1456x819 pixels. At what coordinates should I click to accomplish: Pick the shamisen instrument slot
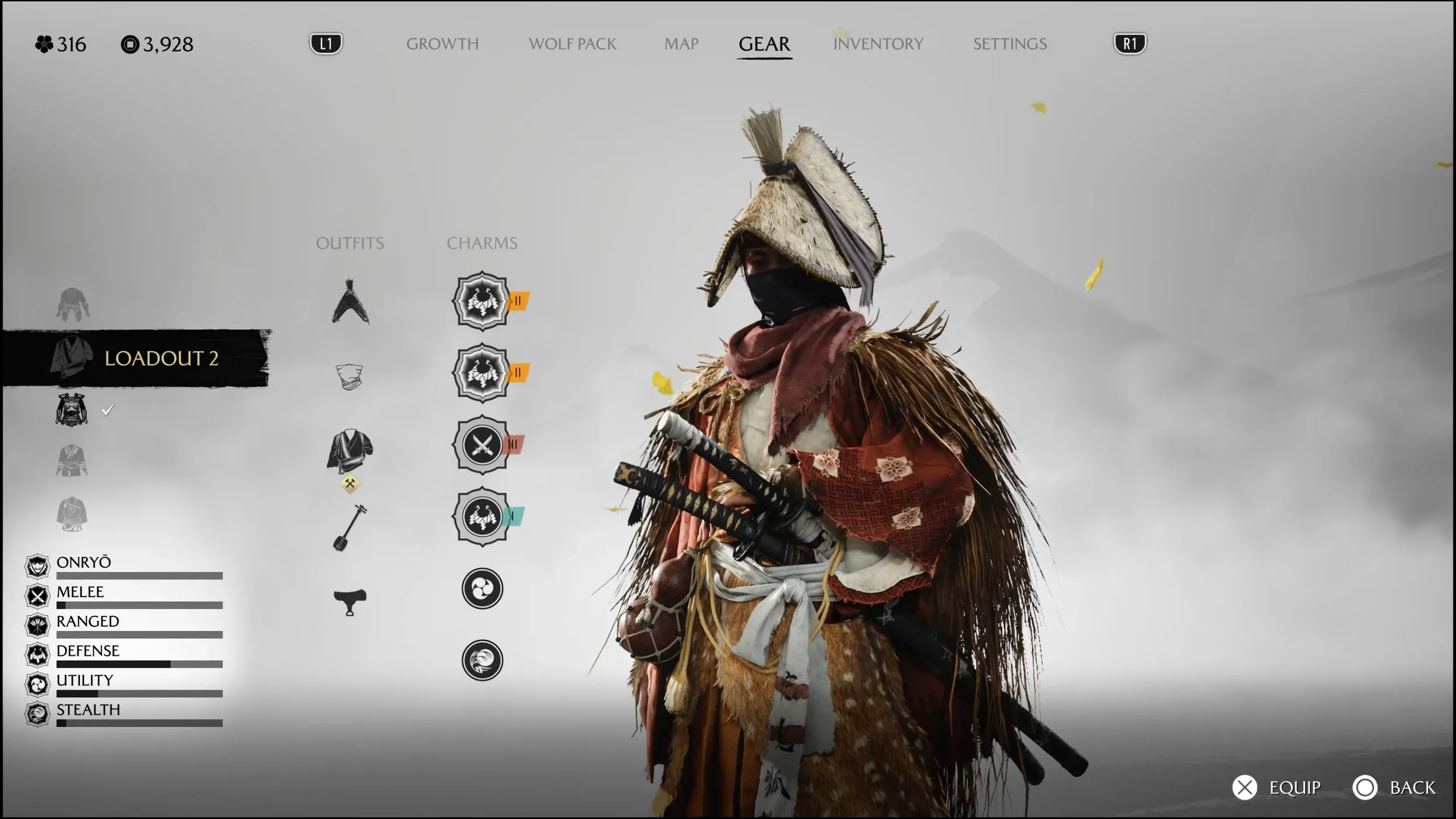coord(349,527)
